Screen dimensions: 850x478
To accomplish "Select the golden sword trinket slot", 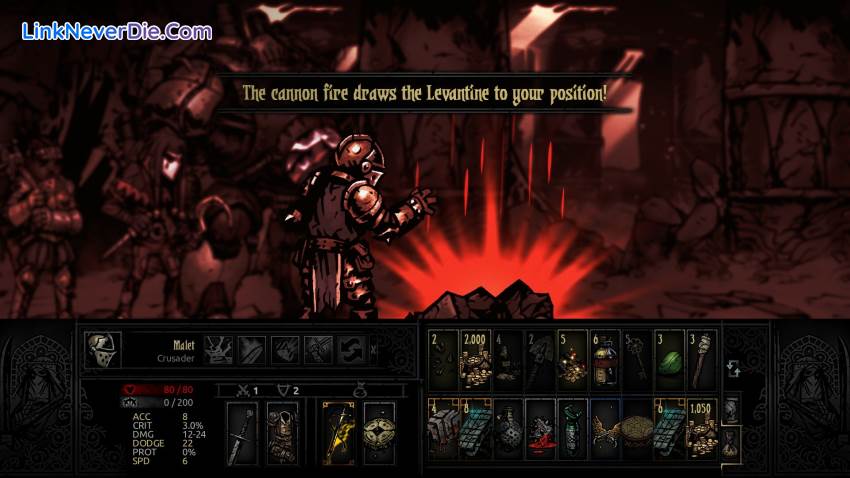I will pos(338,430).
